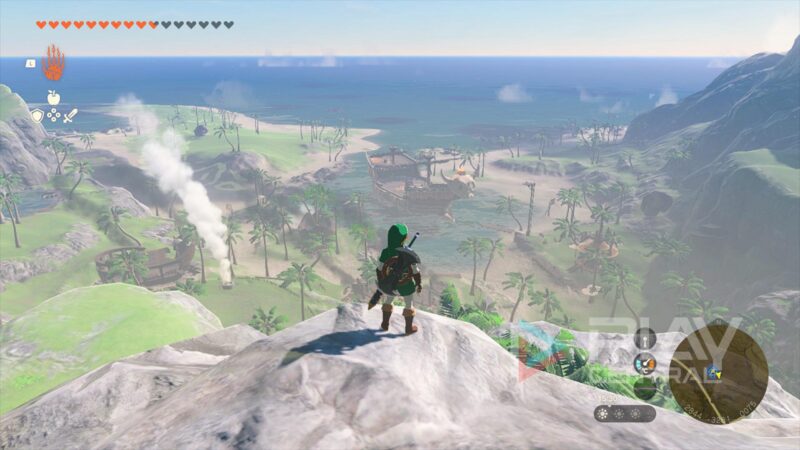The height and width of the screenshot is (450, 800).
Task: Open the sword weapon quick-select
Action: point(70,116)
